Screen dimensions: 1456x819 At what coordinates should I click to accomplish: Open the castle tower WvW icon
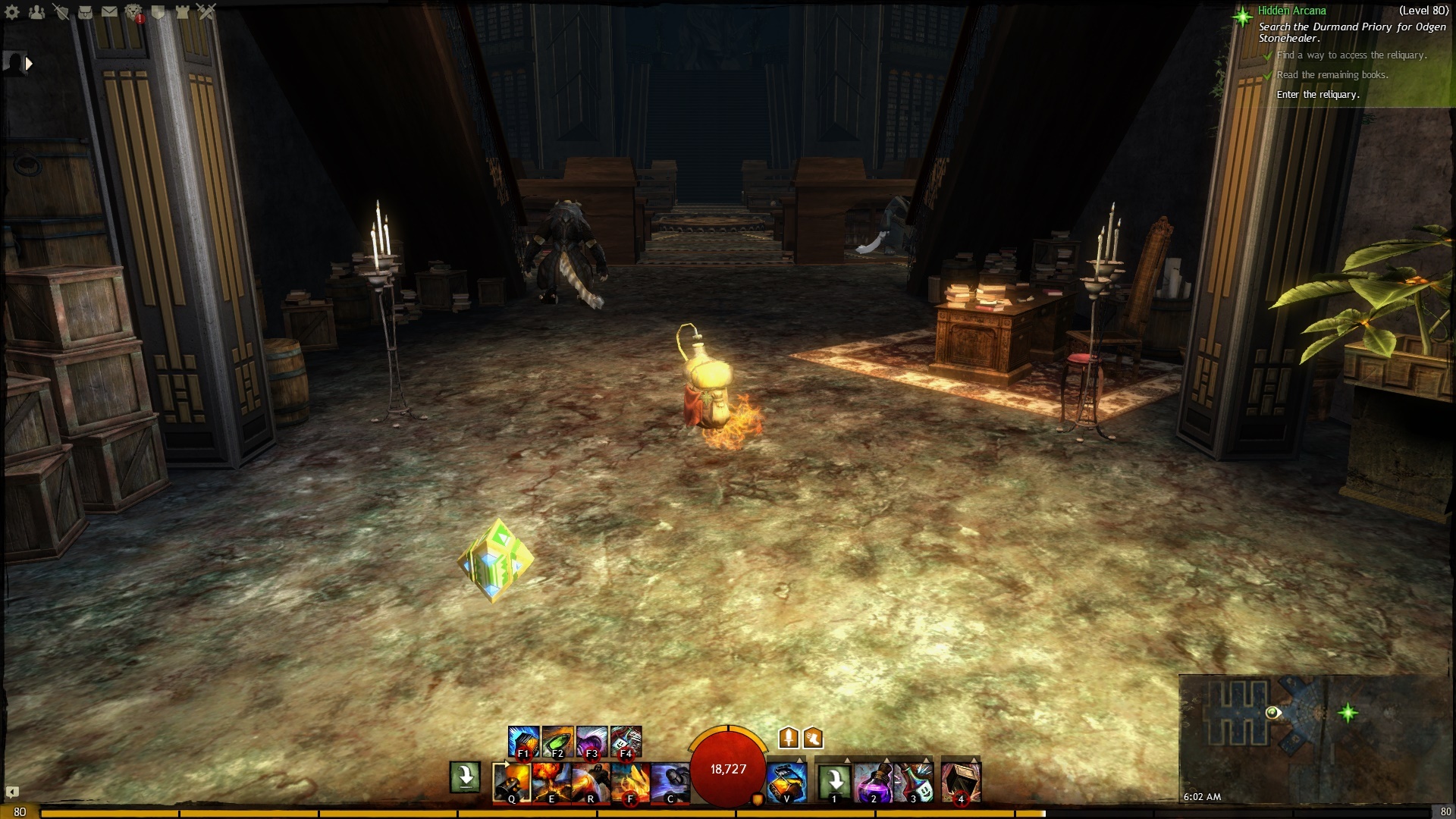(182, 11)
